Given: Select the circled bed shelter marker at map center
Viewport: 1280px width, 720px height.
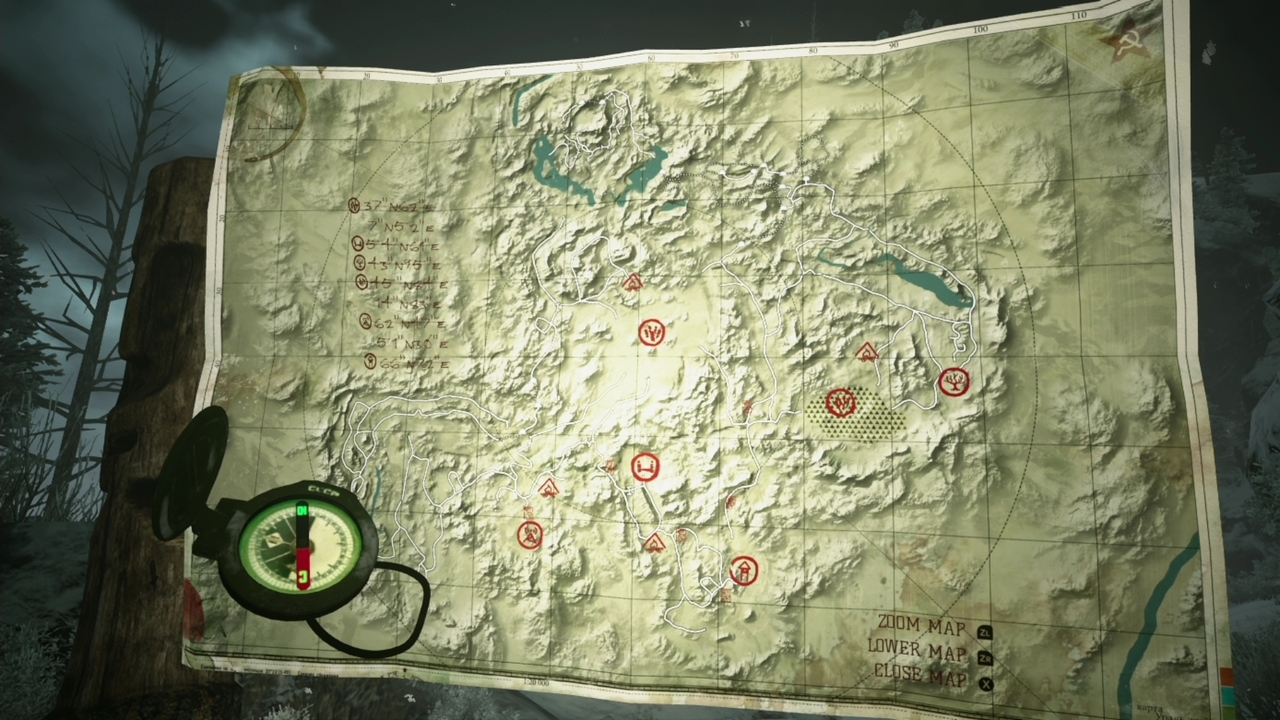Looking at the screenshot, I should [x=645, y=467].
